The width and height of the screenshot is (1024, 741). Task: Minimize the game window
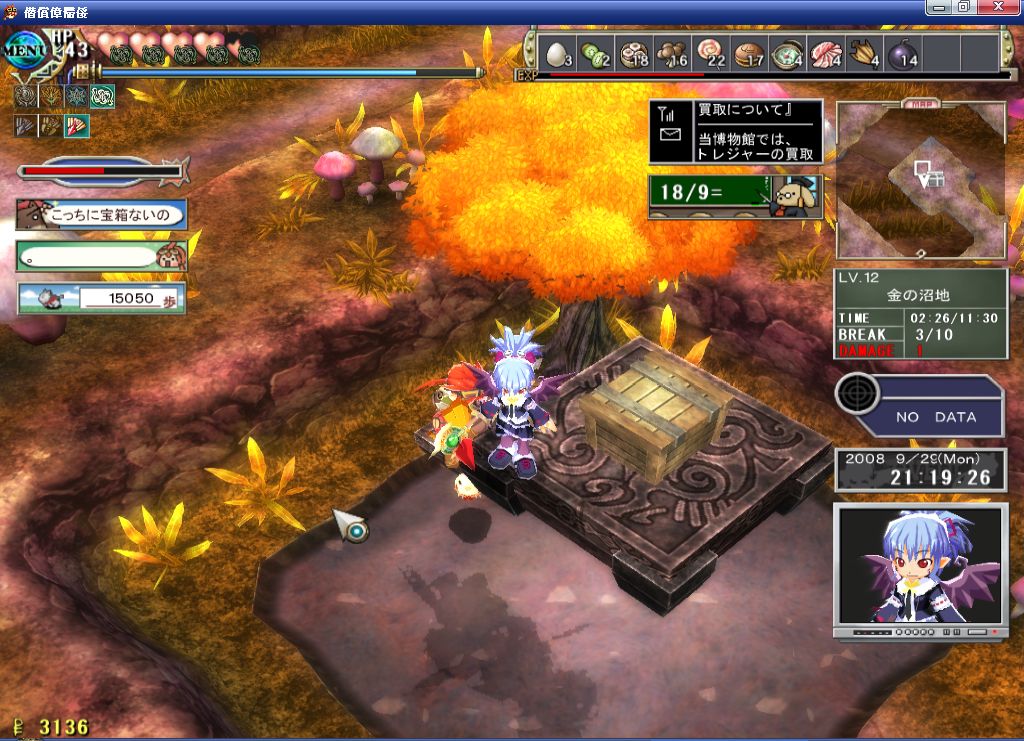[x=938, y=7]
